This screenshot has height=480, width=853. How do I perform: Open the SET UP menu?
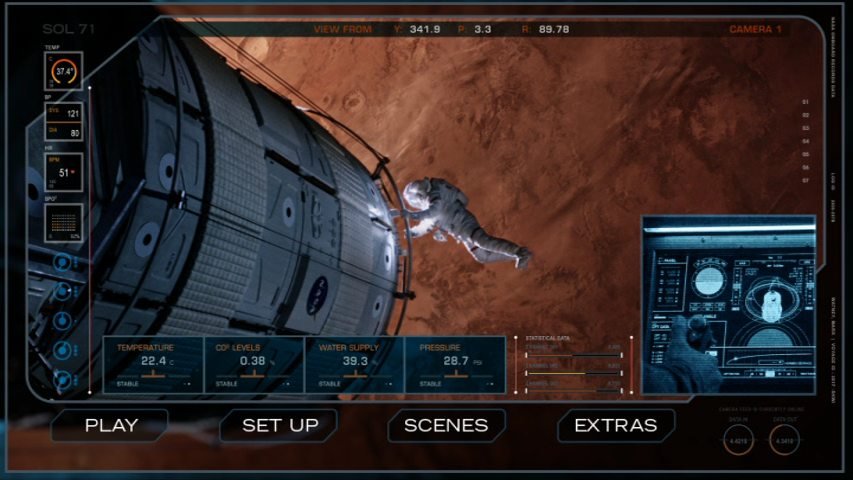(x=280, y=425)
